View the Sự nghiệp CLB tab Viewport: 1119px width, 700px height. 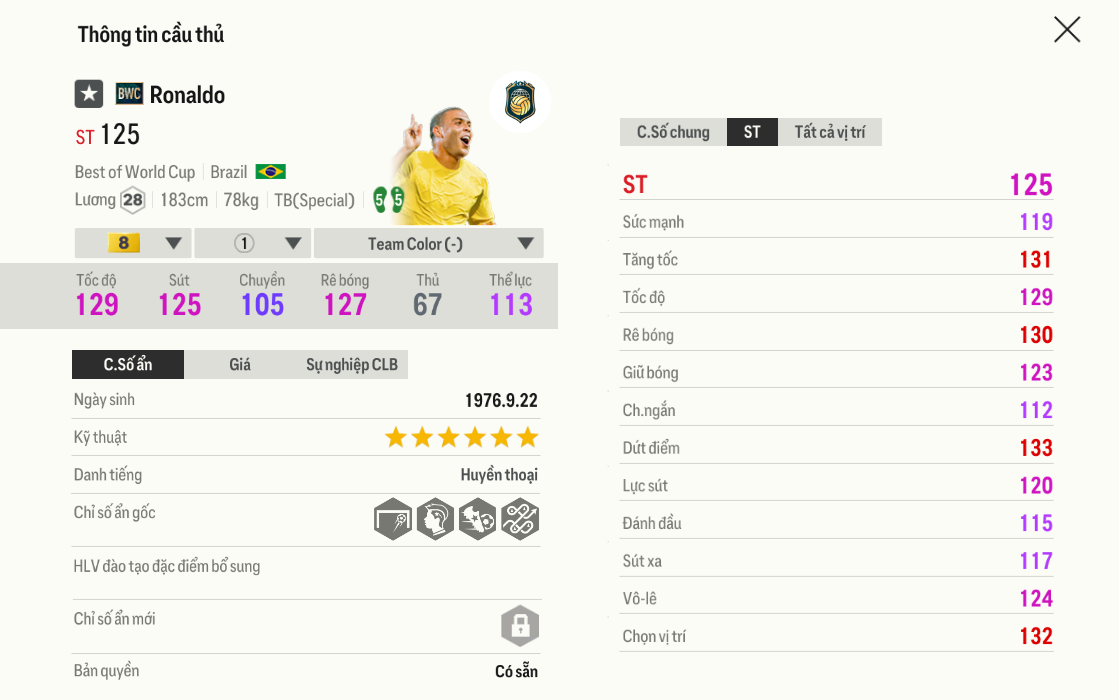(352, 365)
